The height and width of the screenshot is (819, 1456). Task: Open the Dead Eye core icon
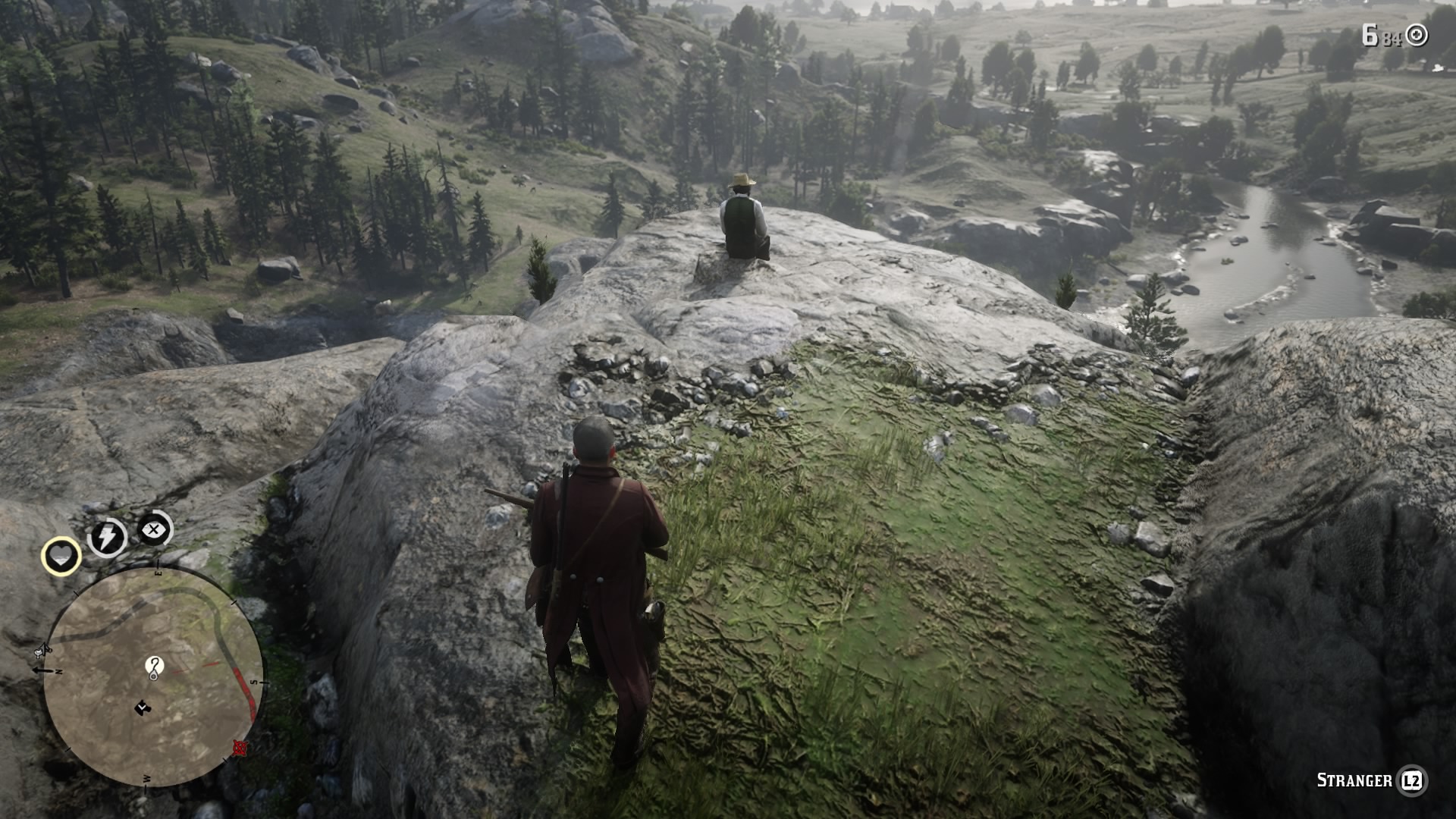pyautogui.click(x=152, y=529)
